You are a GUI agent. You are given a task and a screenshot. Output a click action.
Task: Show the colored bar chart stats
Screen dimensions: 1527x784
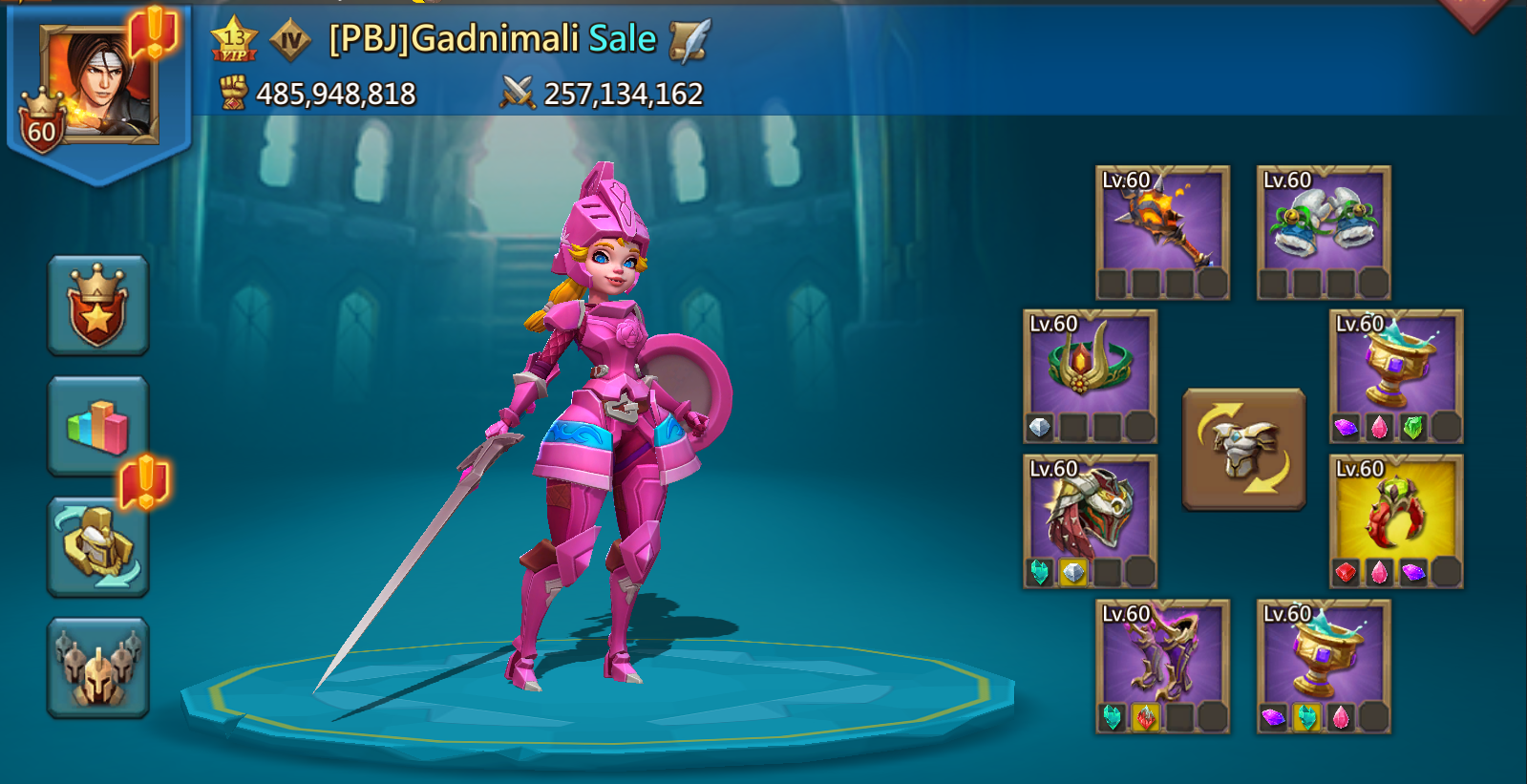pos(98,426)
